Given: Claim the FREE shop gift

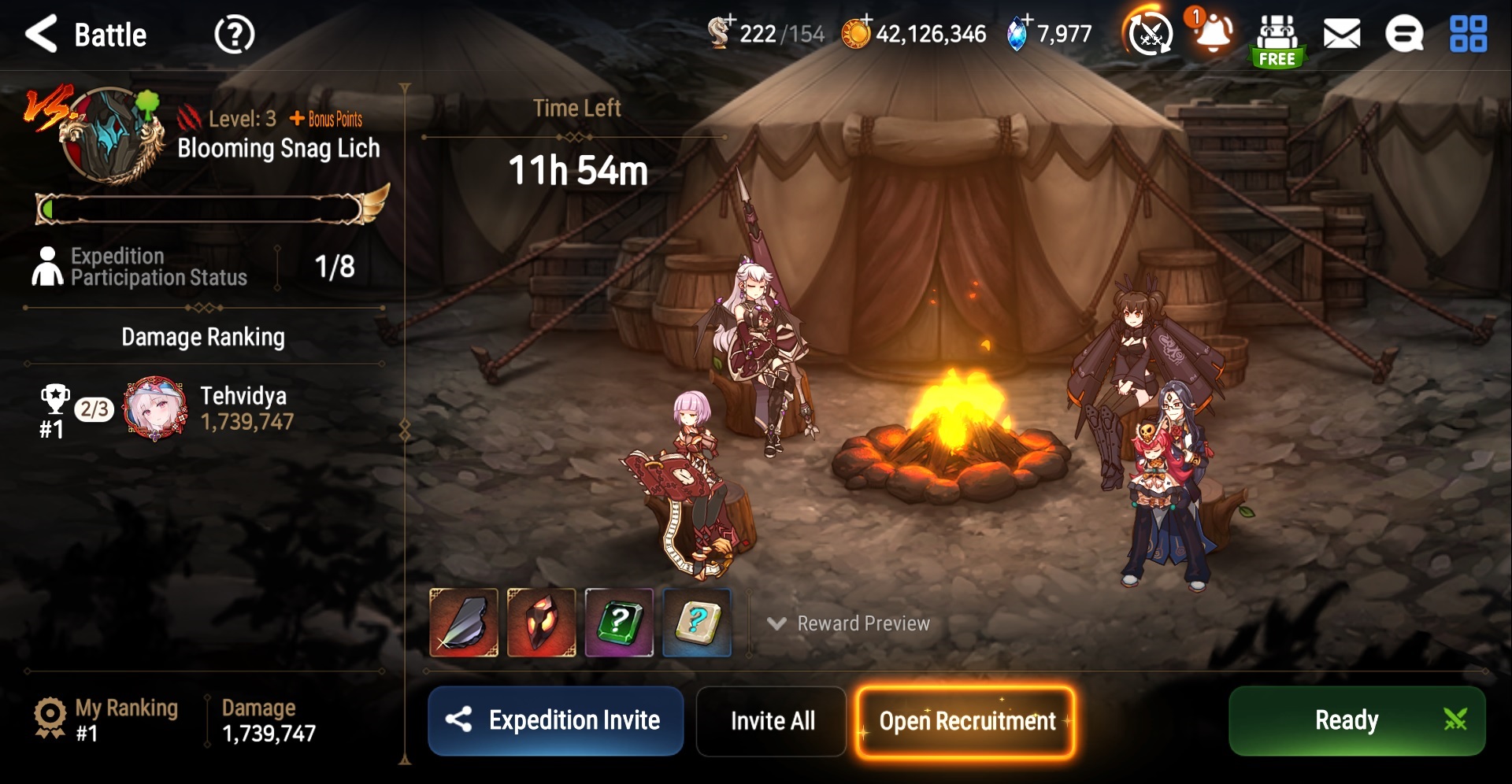Looking at the screenshot, I should point(1277,41).
